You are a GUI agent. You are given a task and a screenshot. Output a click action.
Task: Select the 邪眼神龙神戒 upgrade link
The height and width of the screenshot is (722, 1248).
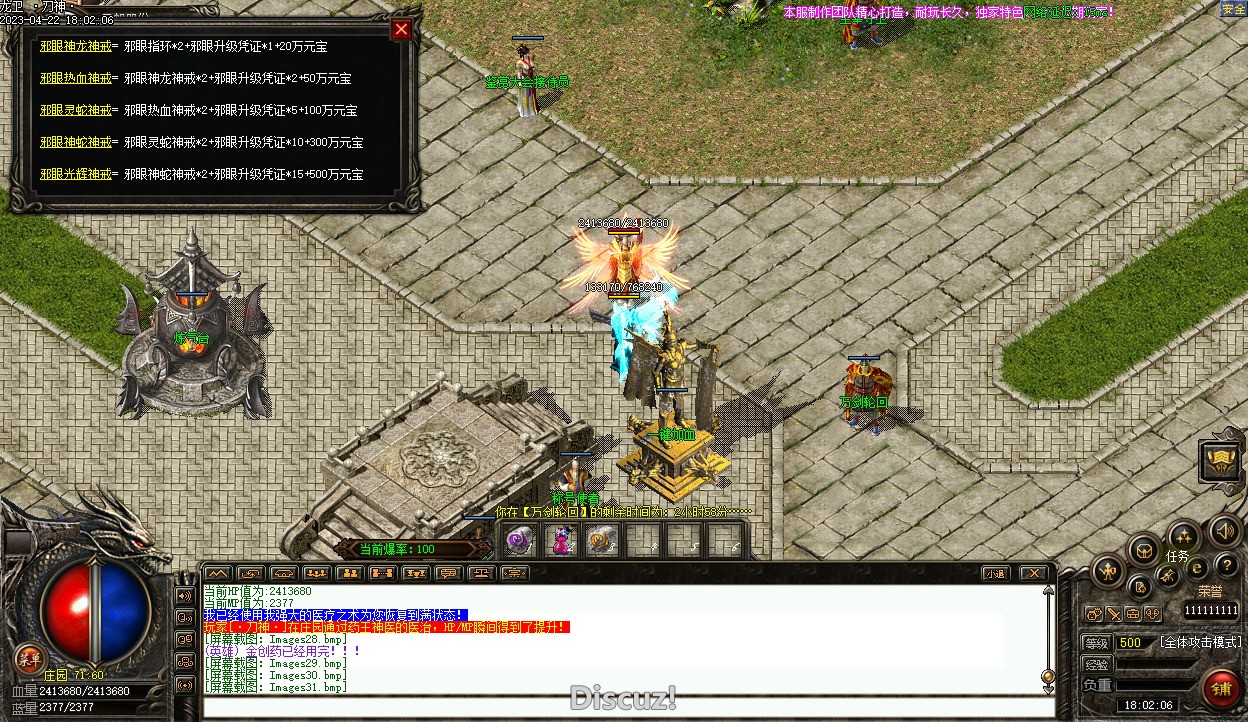tap(76, 46)
